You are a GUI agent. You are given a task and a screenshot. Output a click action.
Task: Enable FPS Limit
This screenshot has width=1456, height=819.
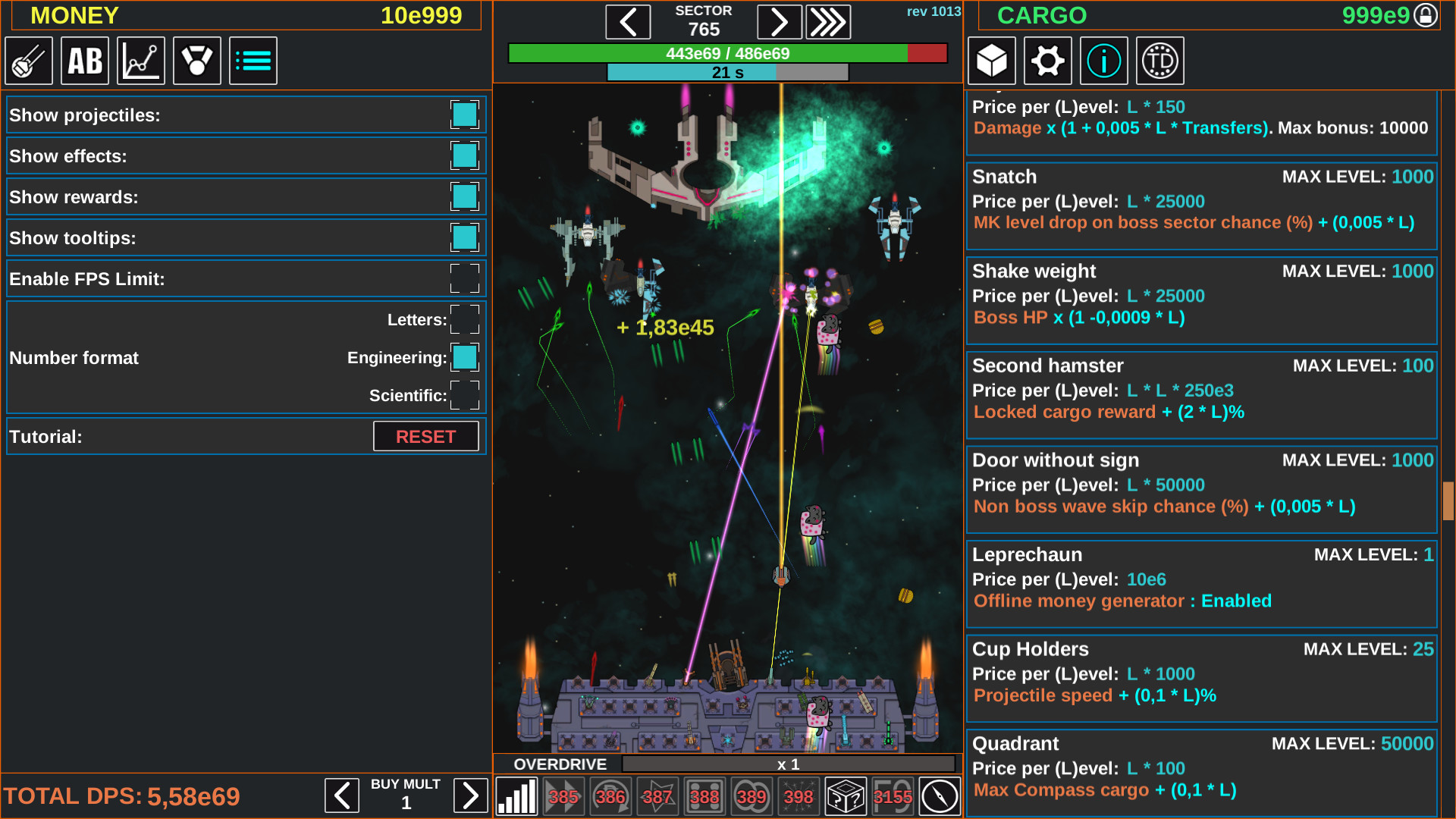464,278
